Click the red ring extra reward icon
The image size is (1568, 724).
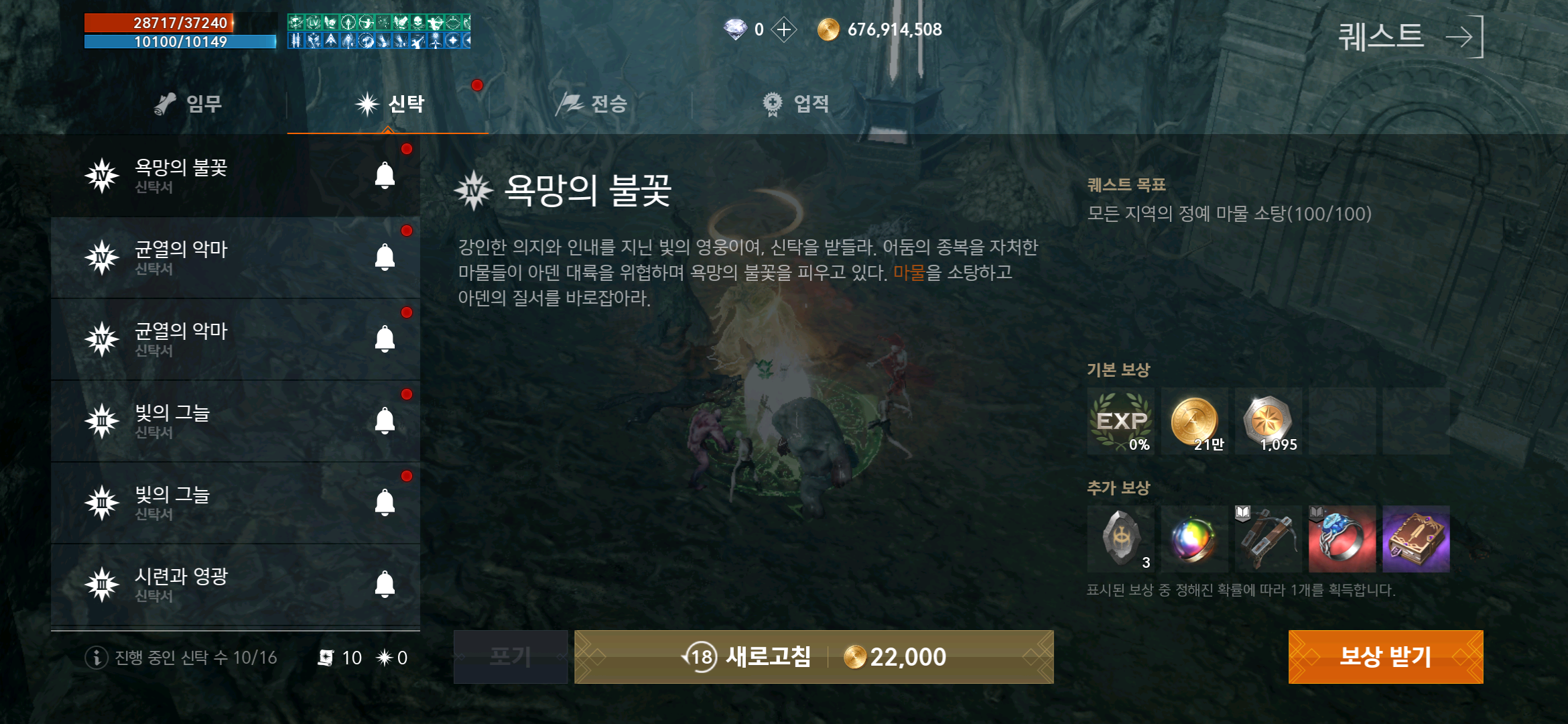pyautogui.click(x=1342, y=540)
